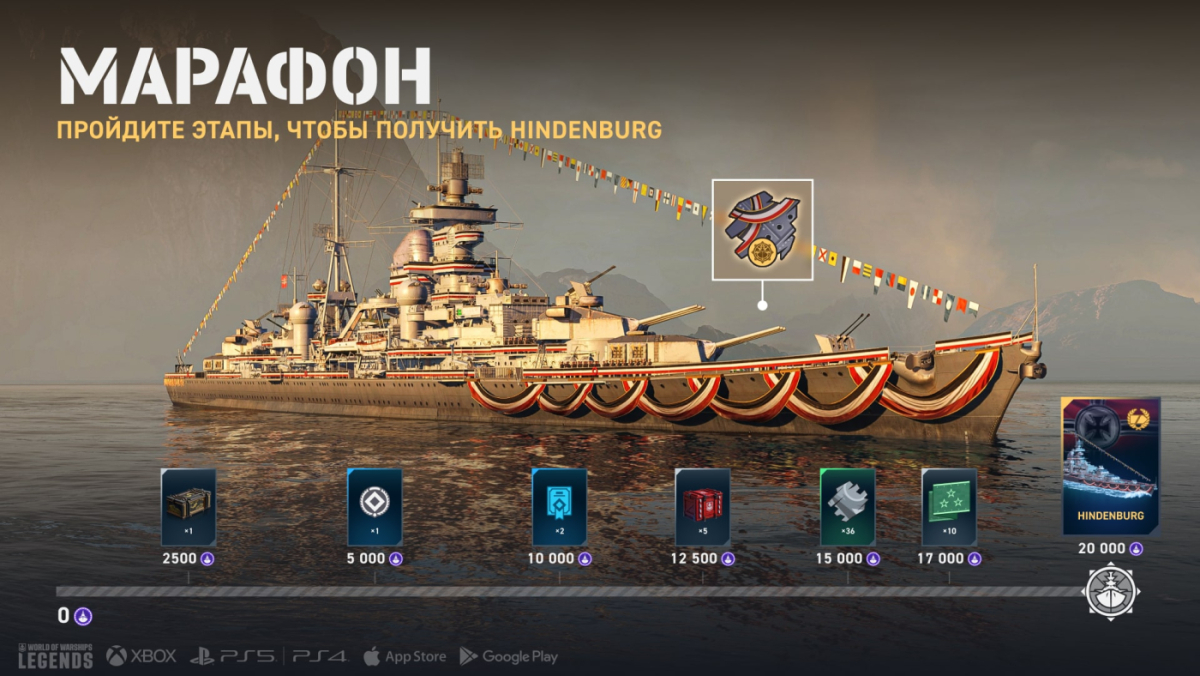Open the Hindenburg ship reward card
Viewport: 1200px width, 676px height.
point(1111,465)
